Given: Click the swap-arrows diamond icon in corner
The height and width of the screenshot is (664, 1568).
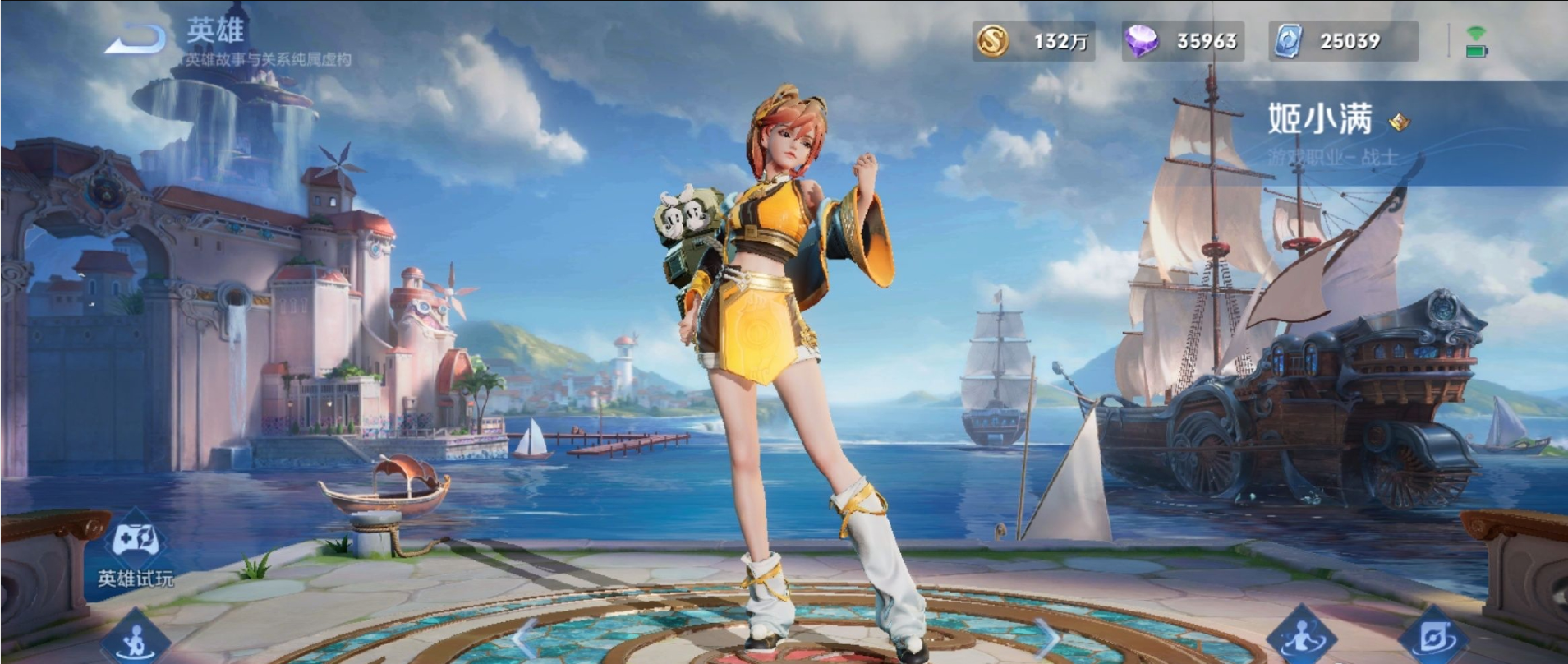Looking at the screenshot, I should [x=1433, y=639].
